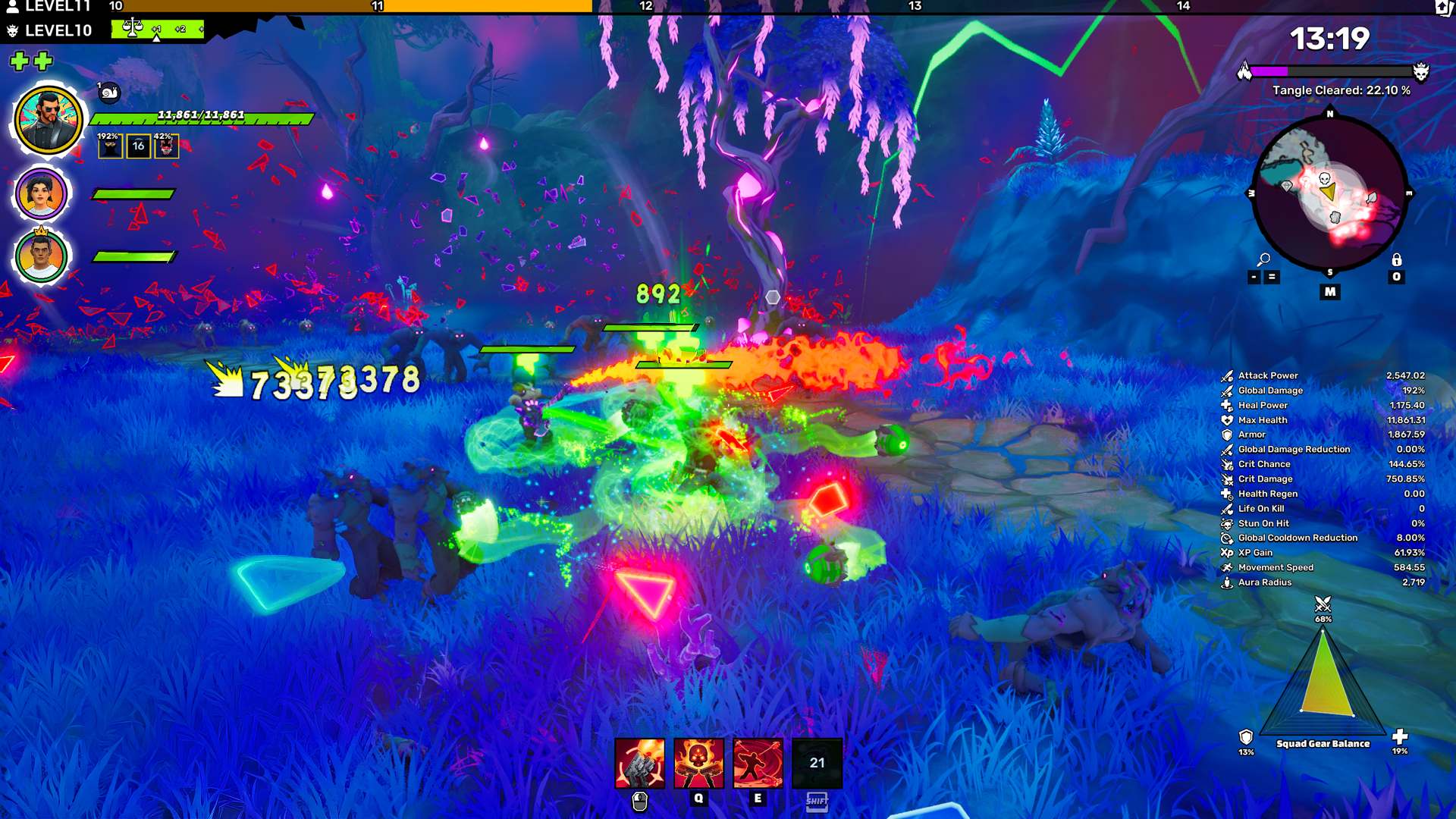Select the dash ability on 21 cooldown
This screenshot has height=819, width=1456.
coord(817,763)
